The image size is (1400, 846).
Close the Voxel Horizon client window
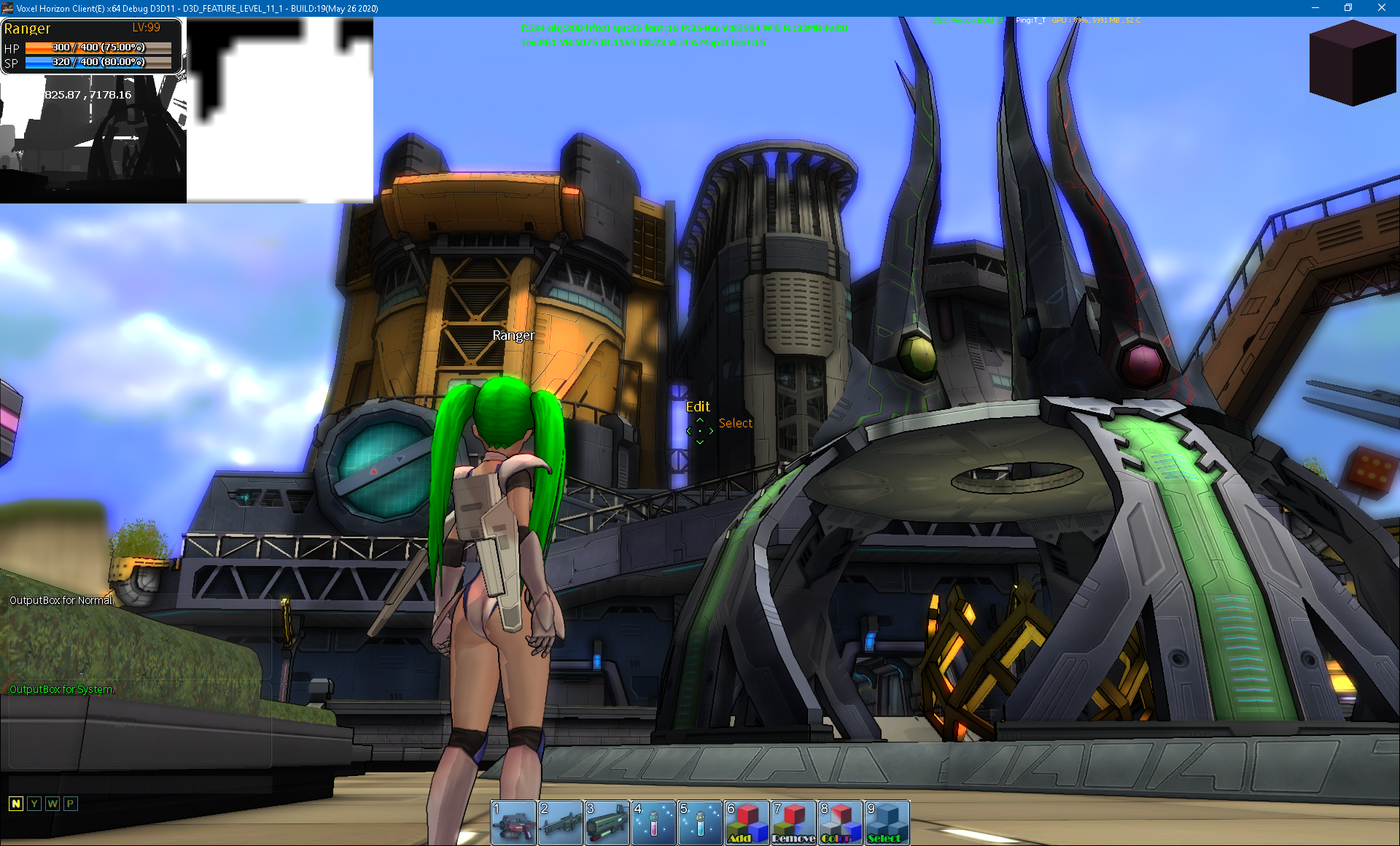(x=1382, y=8)
